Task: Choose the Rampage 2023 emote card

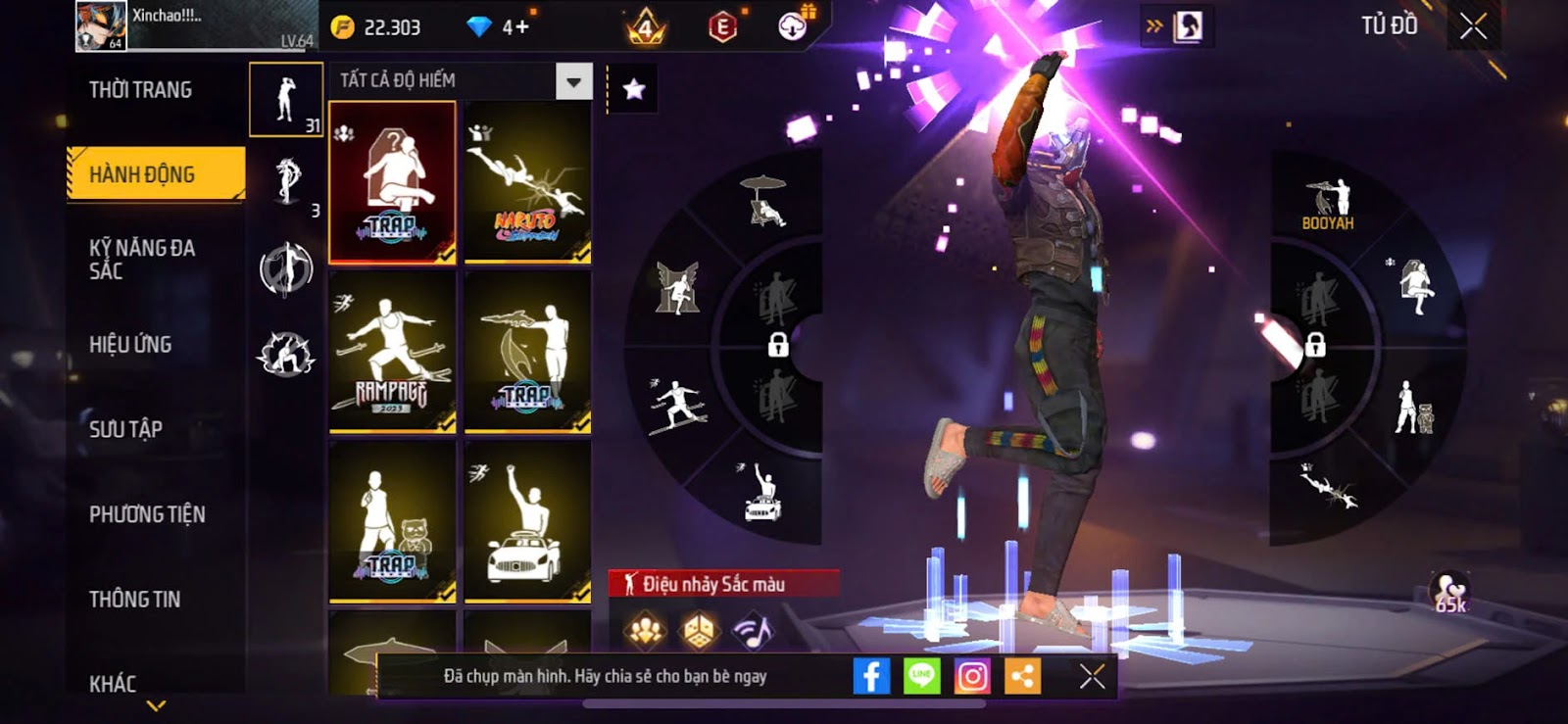Action: [x=392, y=352]
